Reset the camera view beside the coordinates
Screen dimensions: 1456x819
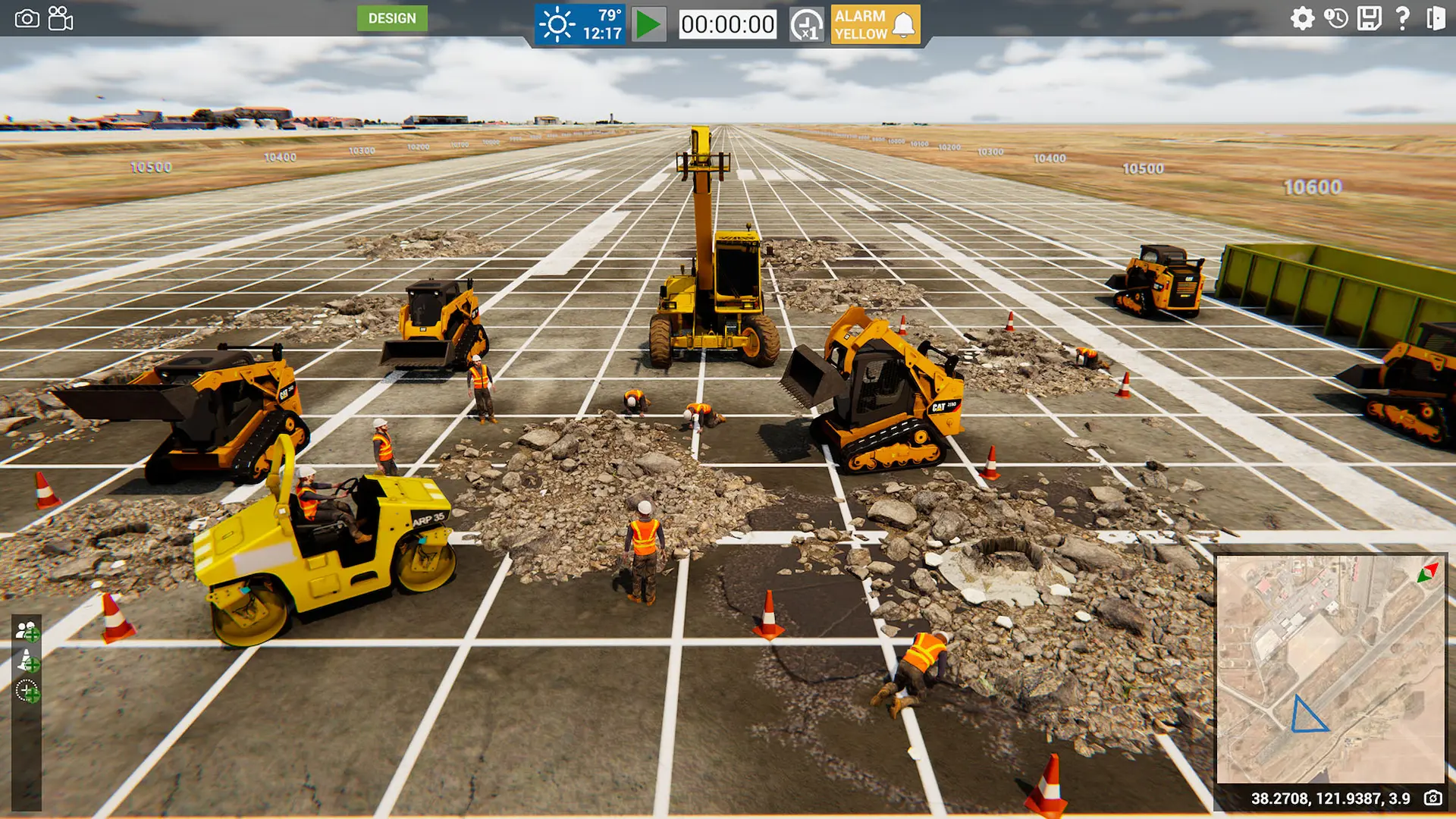point(1432,798)
